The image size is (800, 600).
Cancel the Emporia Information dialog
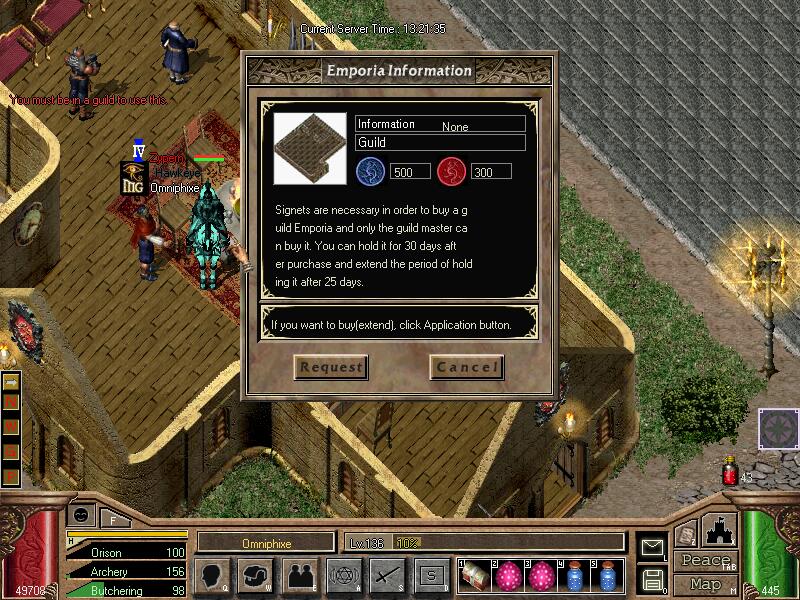point(466,367)
